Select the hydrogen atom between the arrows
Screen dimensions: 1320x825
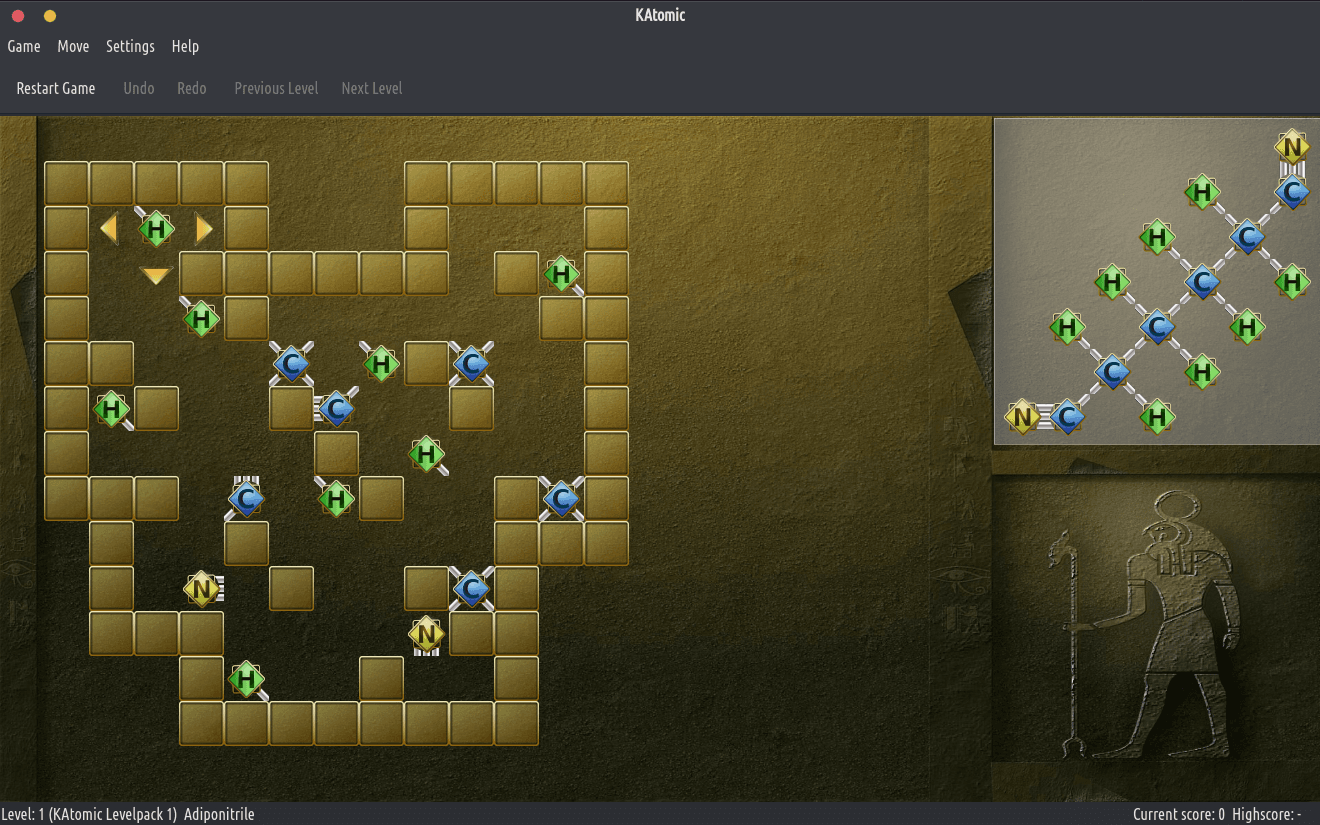156,229
